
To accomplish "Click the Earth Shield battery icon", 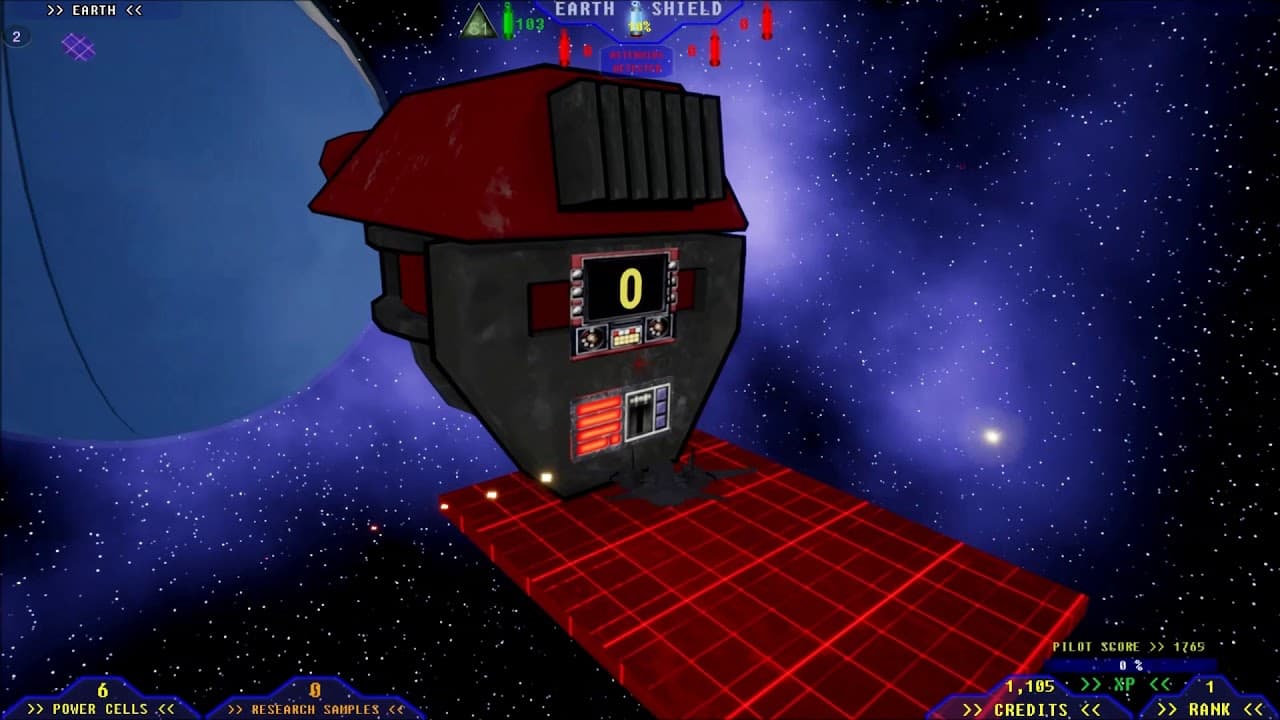I will coord(637,18).
